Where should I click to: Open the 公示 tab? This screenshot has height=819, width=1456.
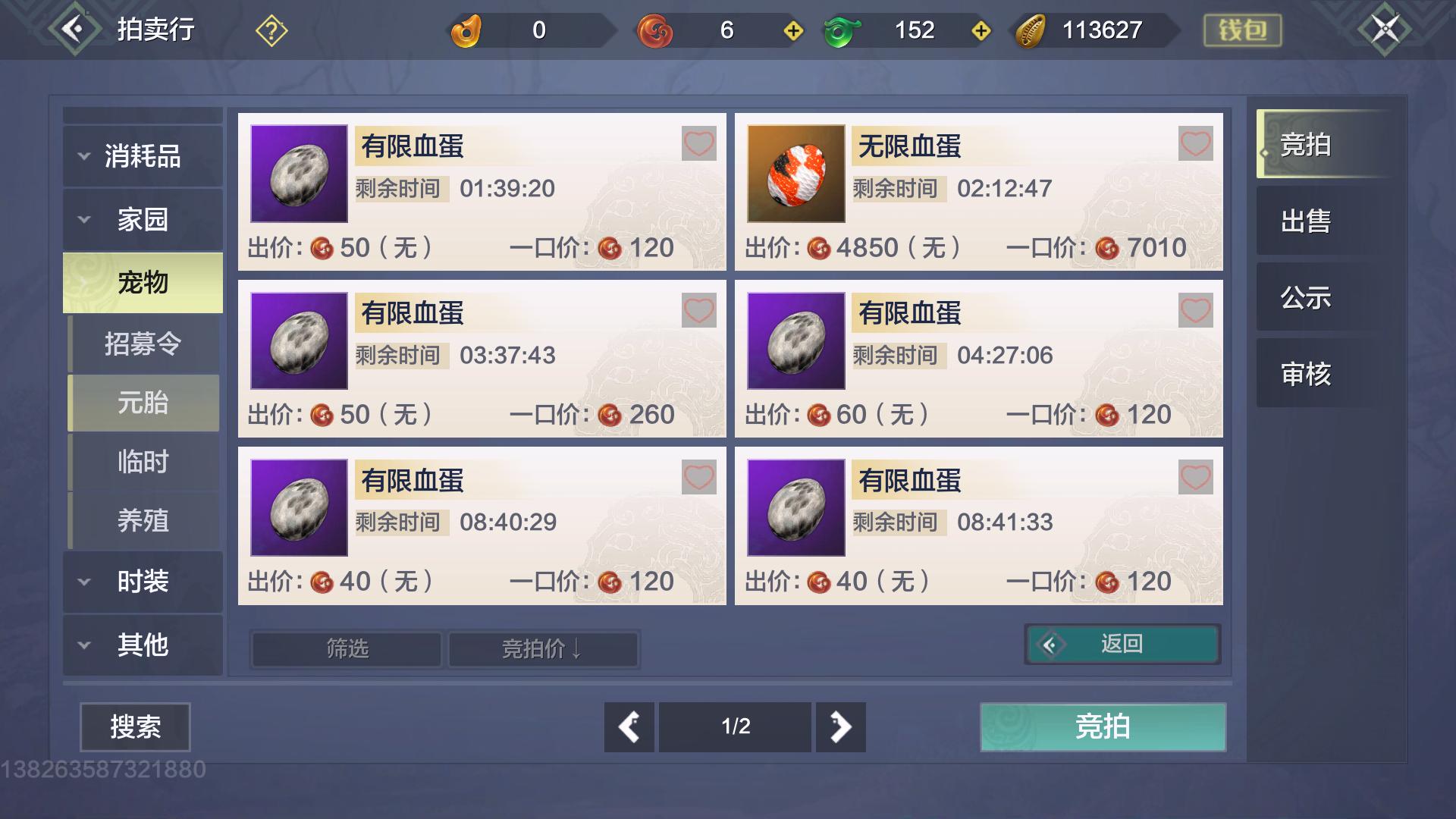pos(1307,298)
